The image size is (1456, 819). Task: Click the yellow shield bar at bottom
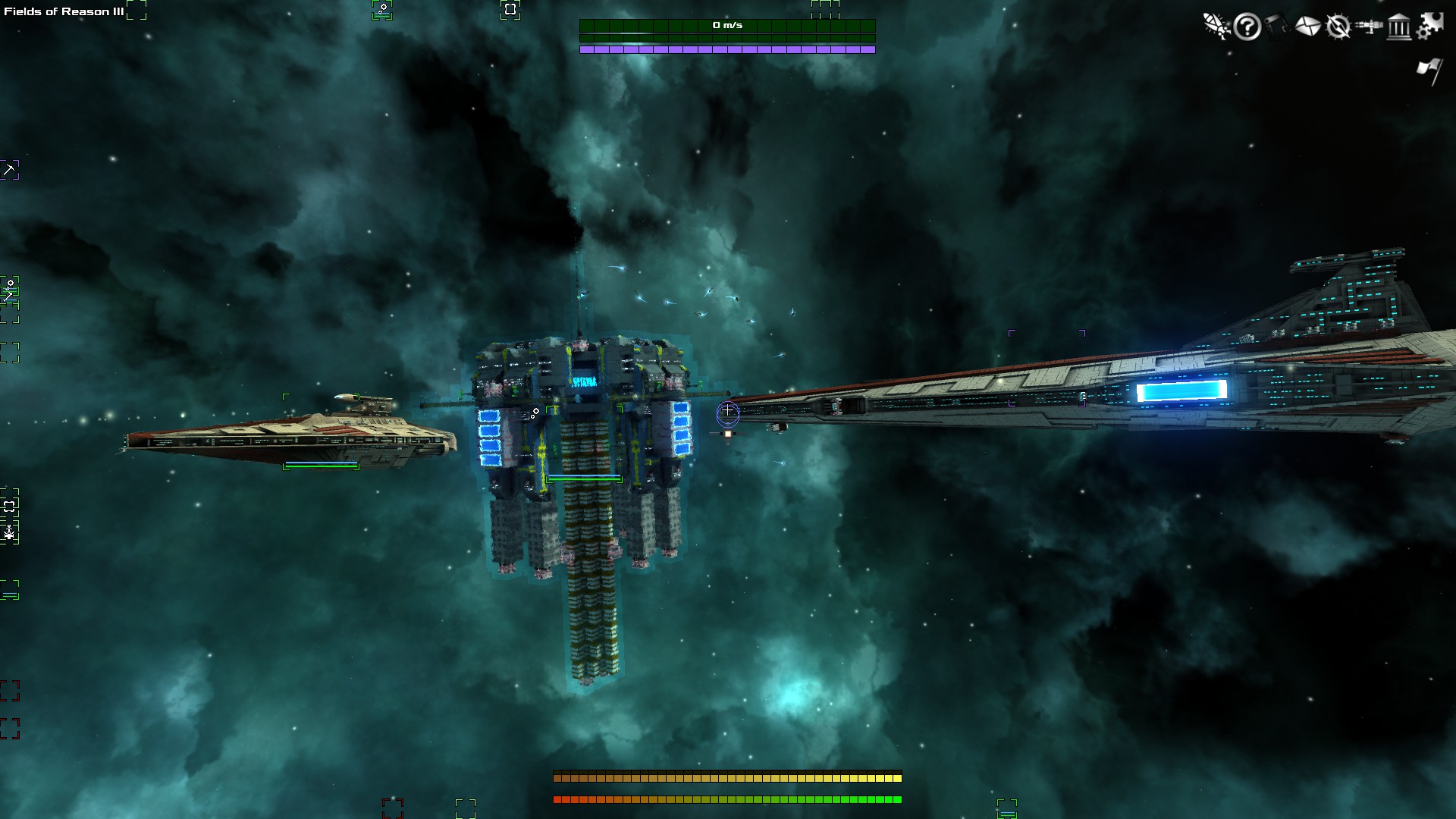[x=726, y=777]
